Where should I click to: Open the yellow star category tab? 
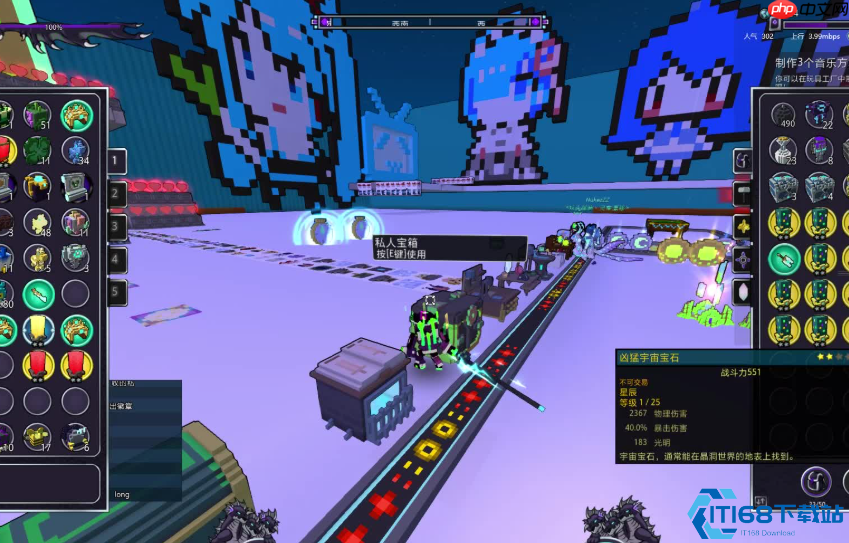click(x=742, y=227)
